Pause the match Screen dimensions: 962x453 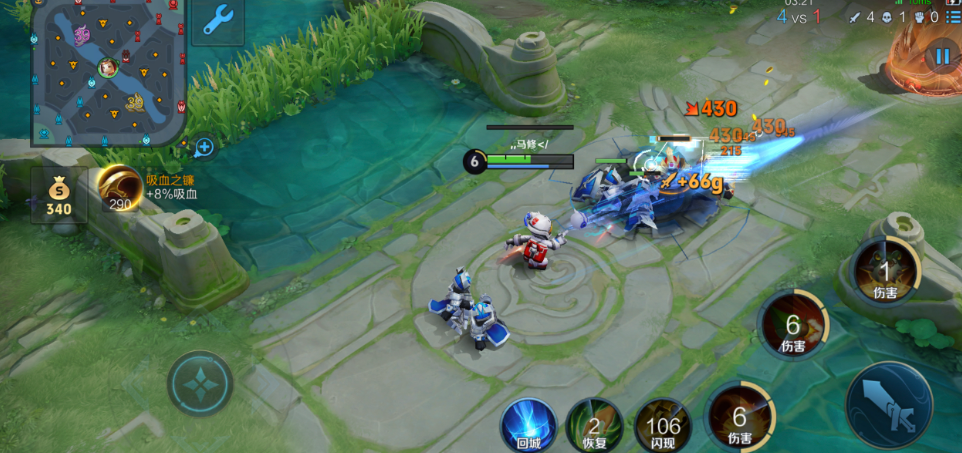941,56
